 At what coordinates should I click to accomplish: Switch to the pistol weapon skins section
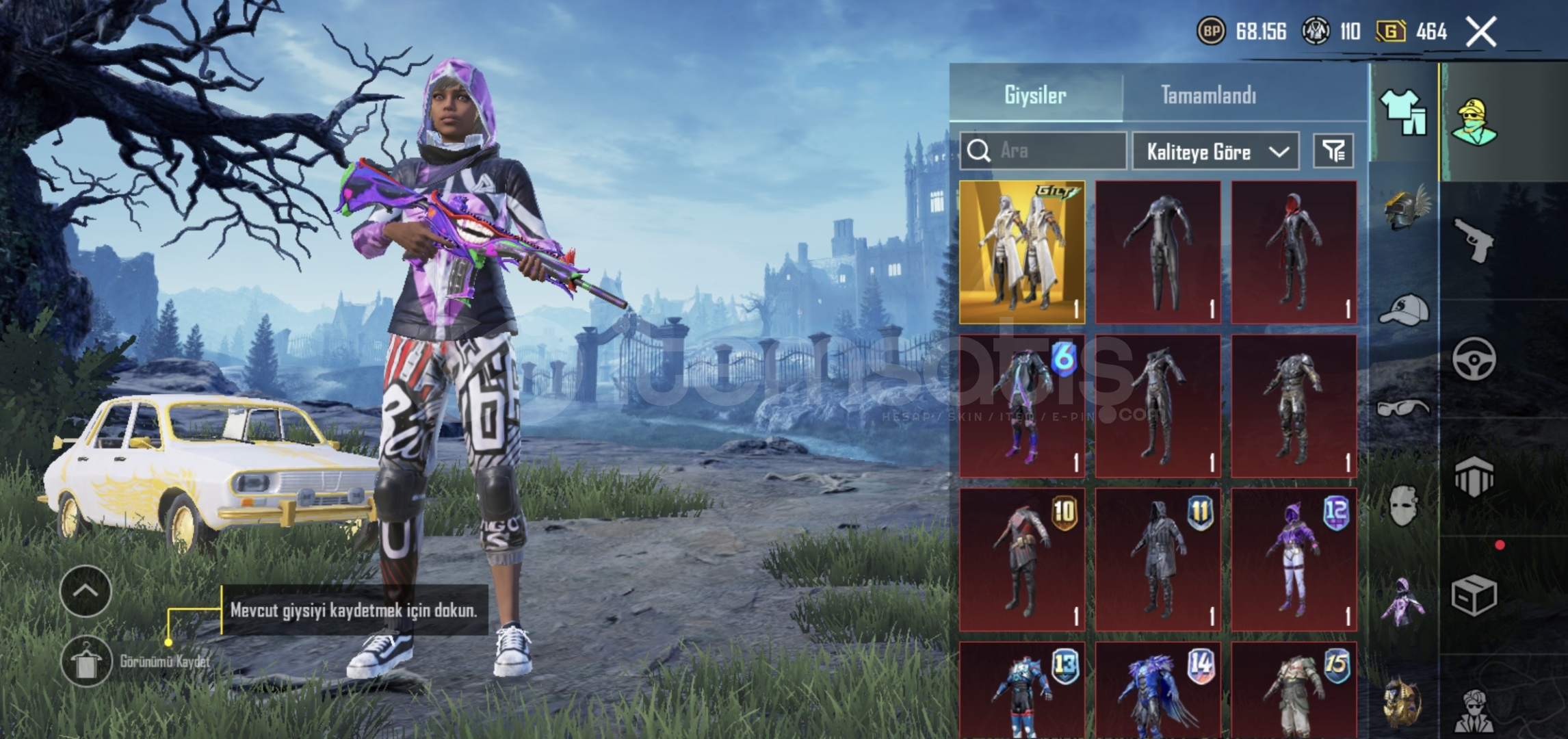1474,239
